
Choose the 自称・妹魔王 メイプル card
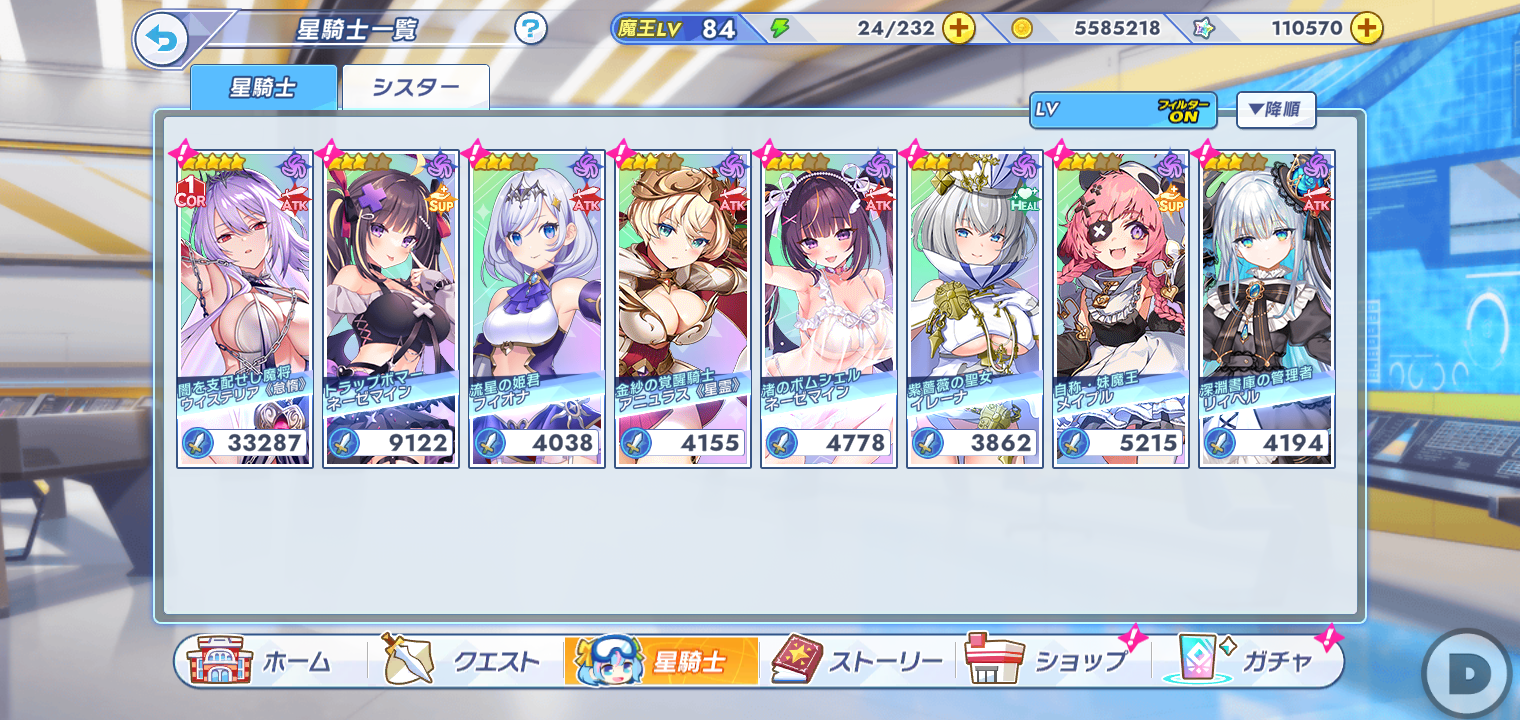click(1121, 309)
